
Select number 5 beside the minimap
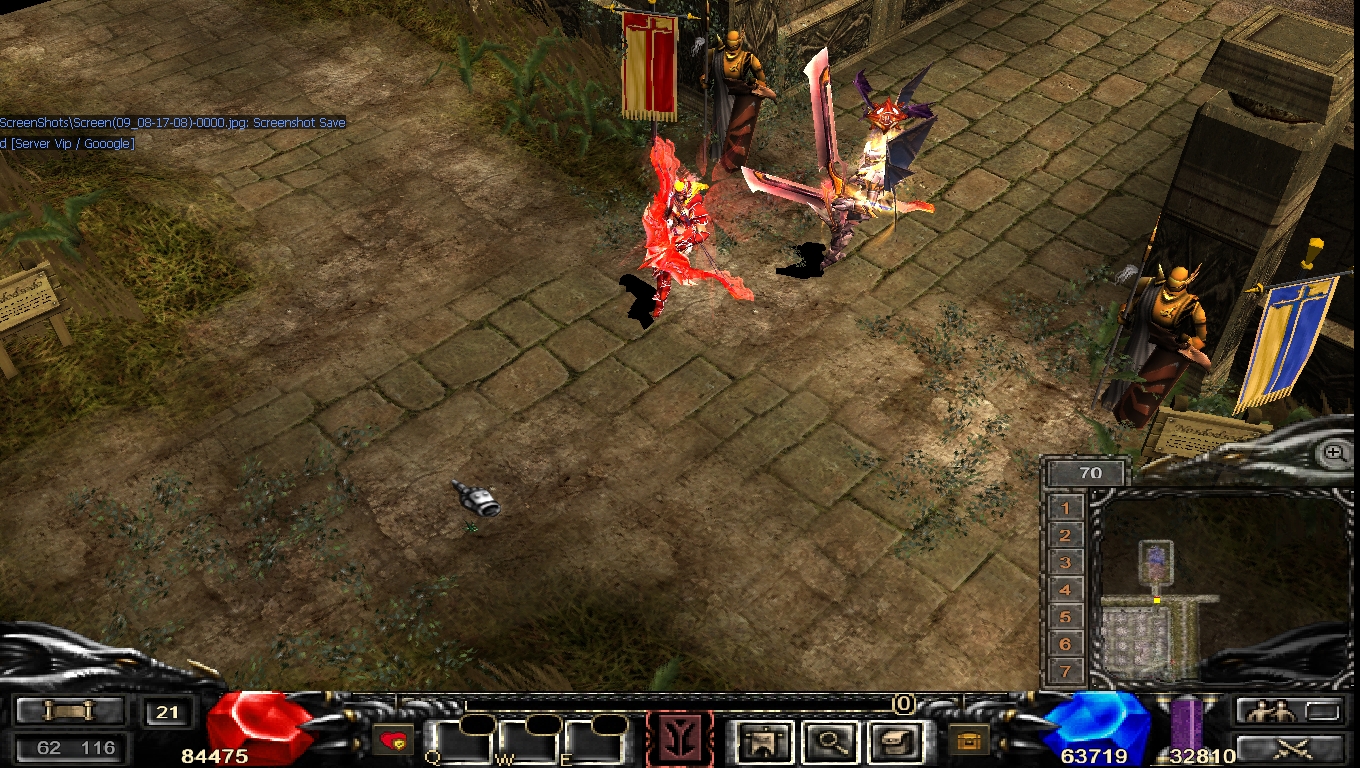click(x=1065, y=617)
